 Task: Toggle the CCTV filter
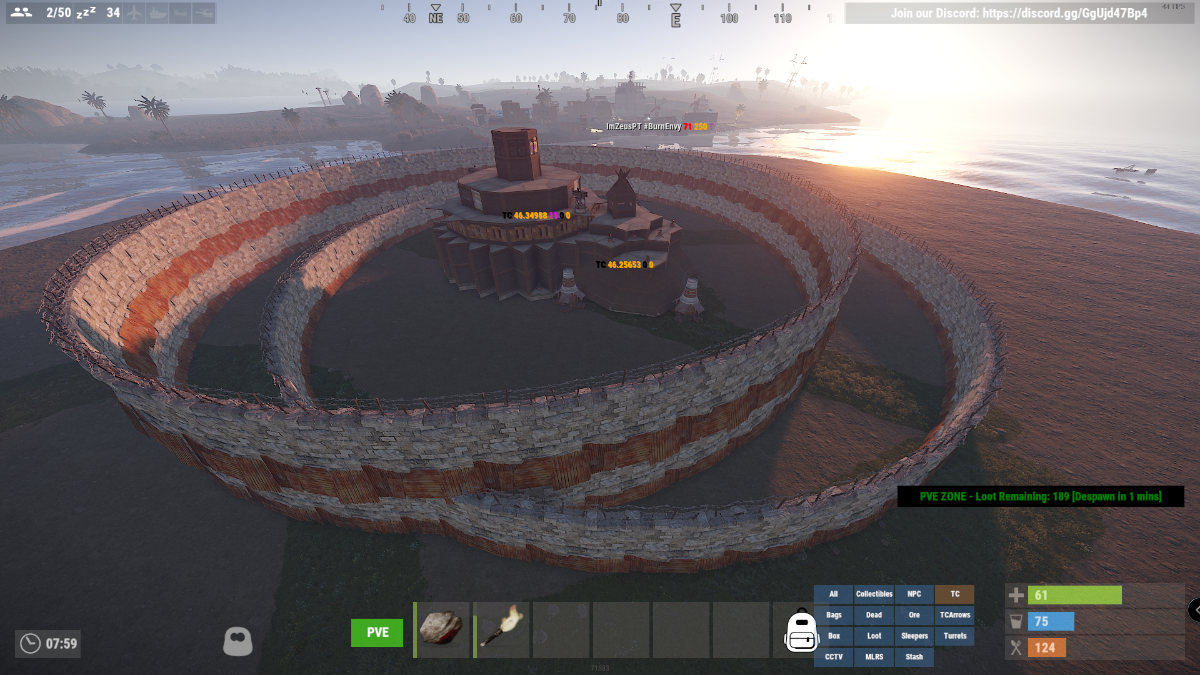click(833, 657)
